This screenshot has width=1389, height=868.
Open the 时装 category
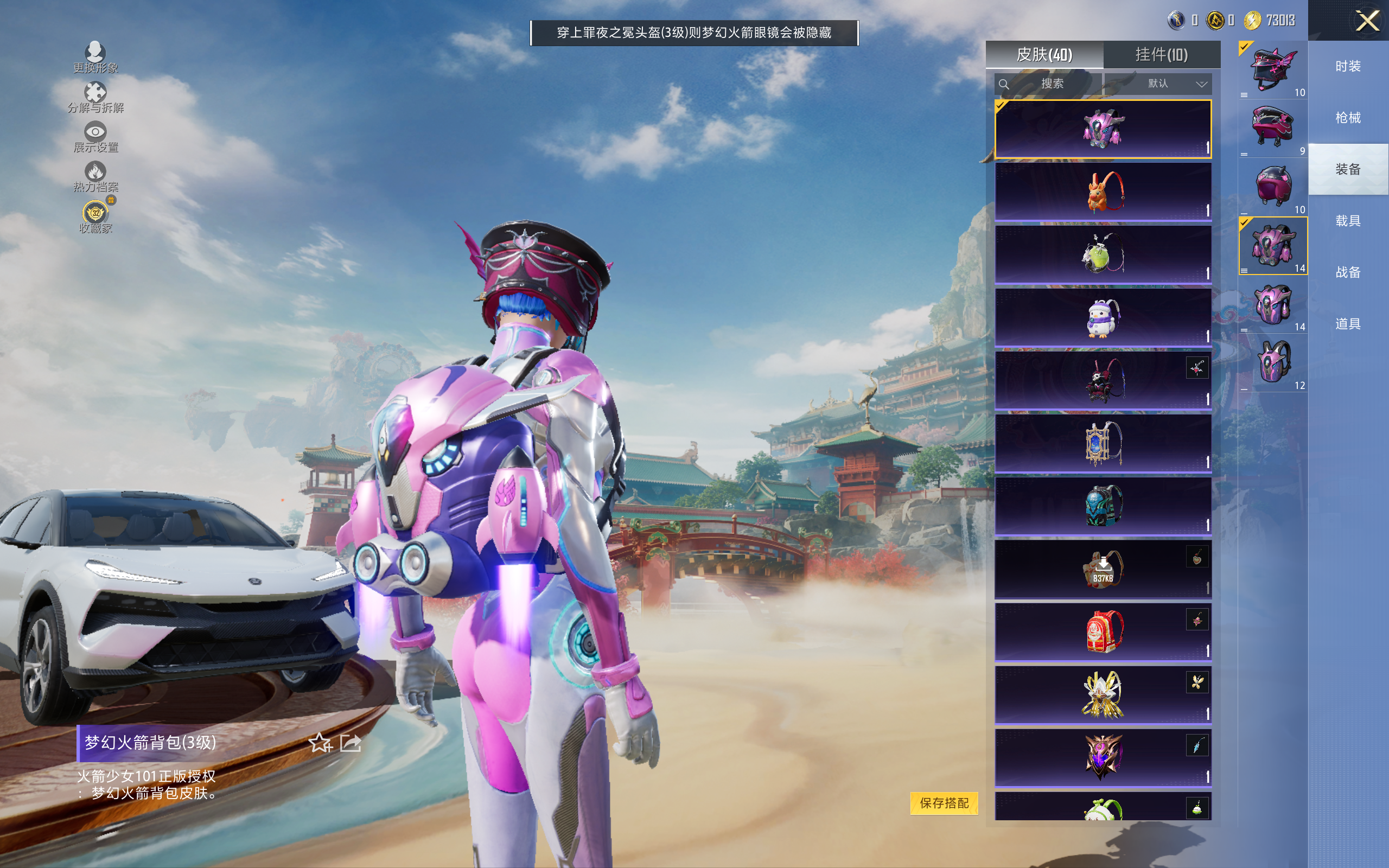click(1348, 67)
